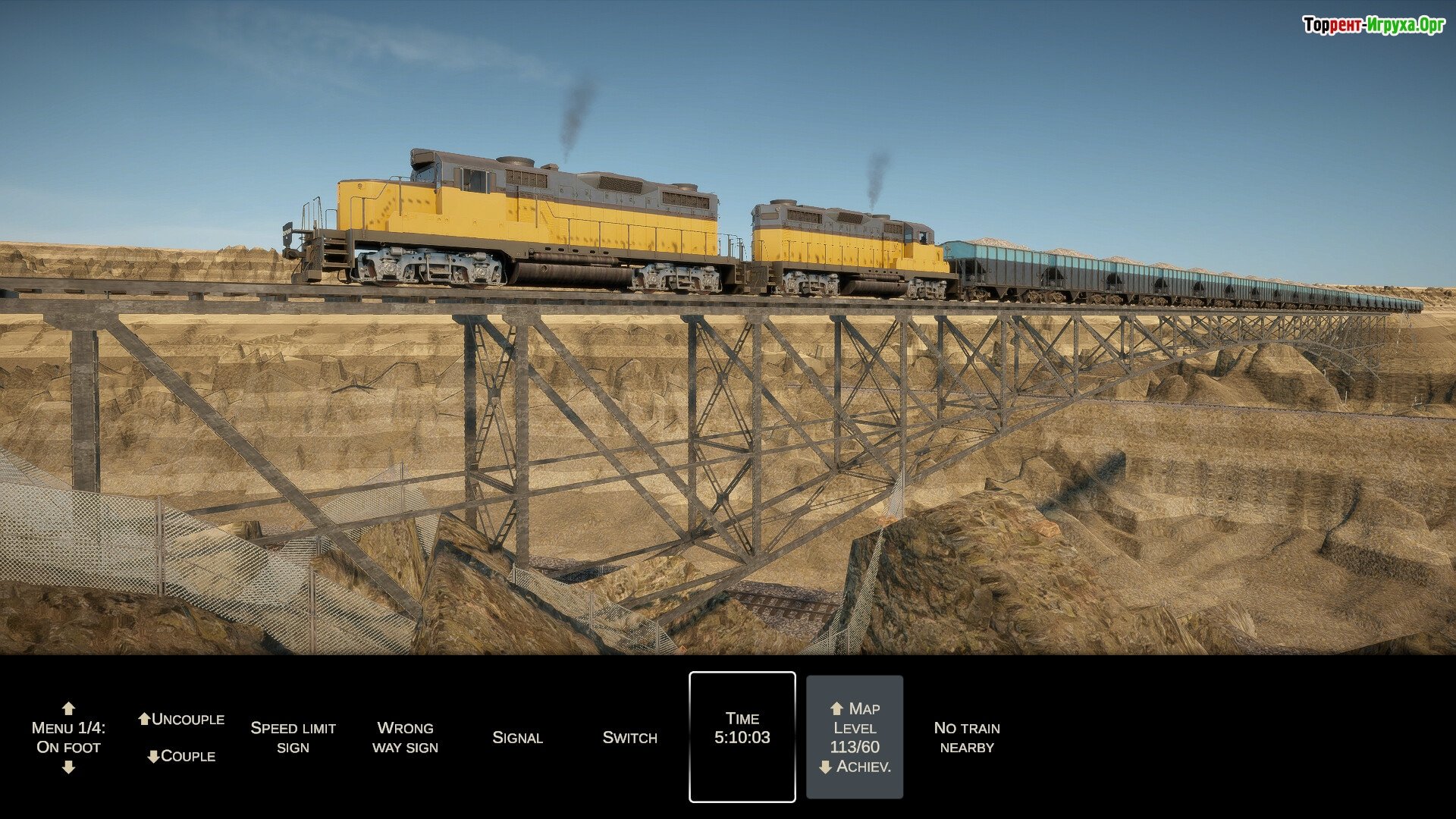Select the Uncouple action

[181, 719]
